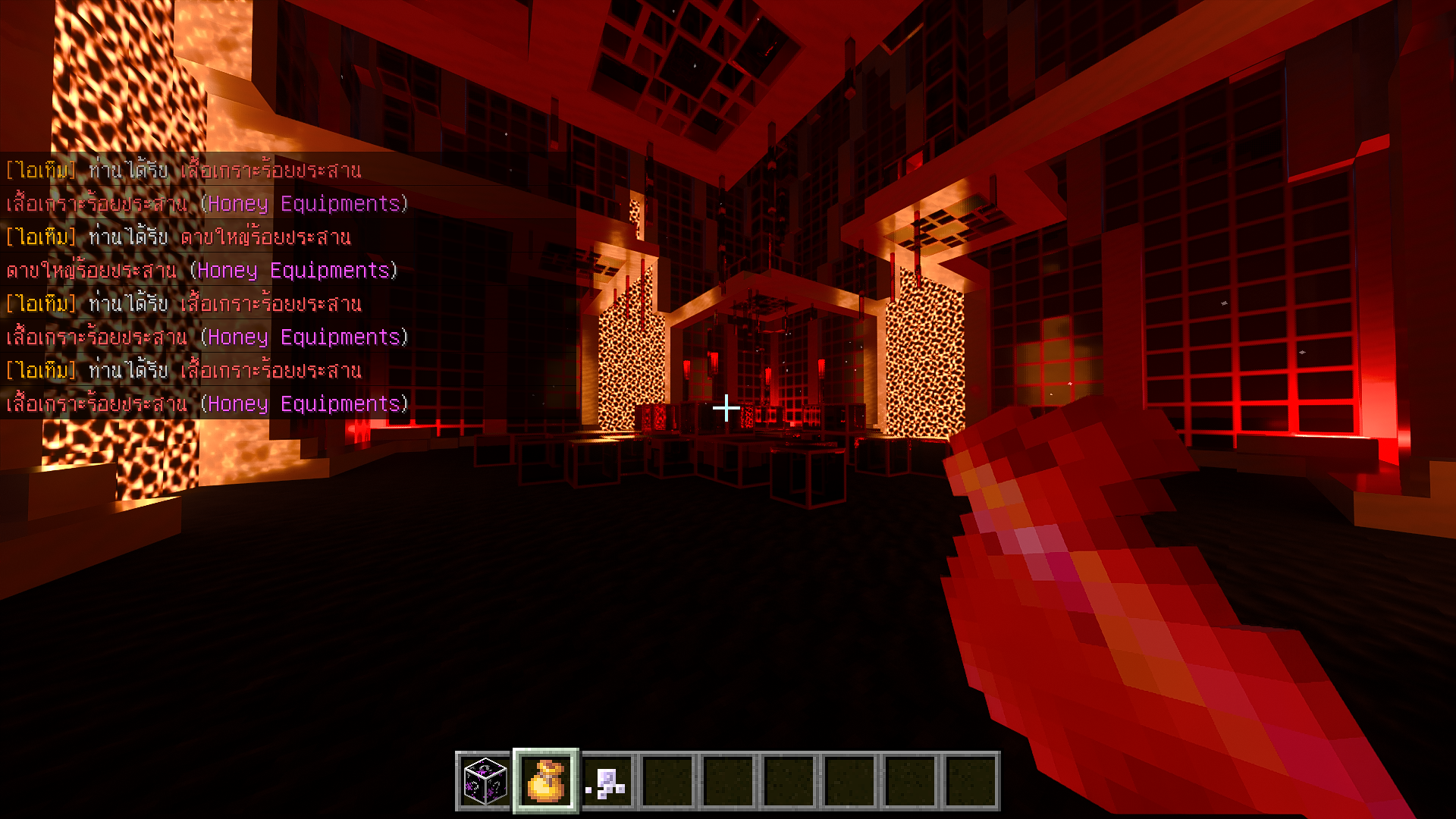1456x819 pixels.
Task: Select the golden pouch hotbar slot
Action: click(x=546, y=781)
